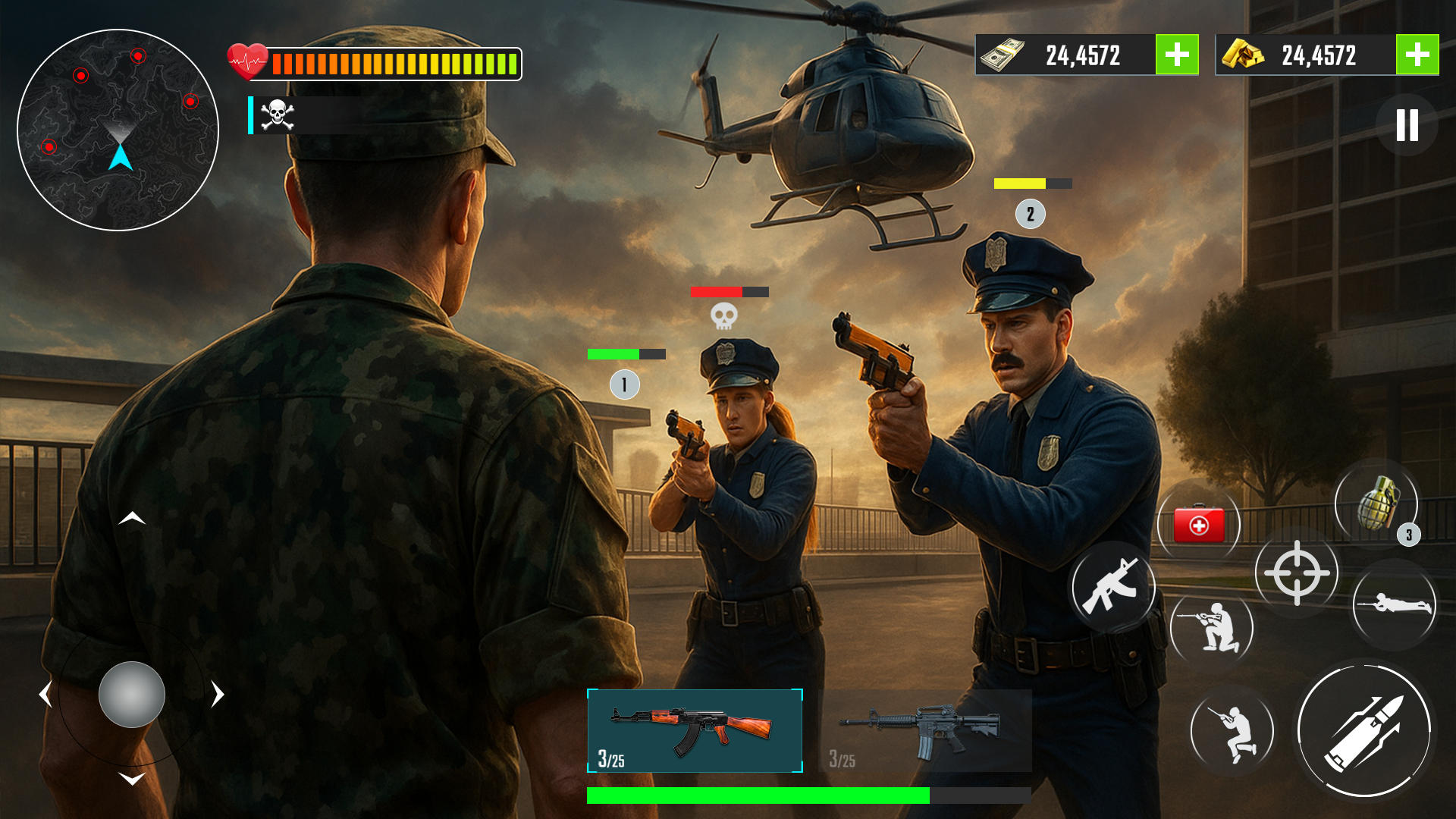Pause the game
This screenshot has width=1456, height=819.
pos(1407,125)
